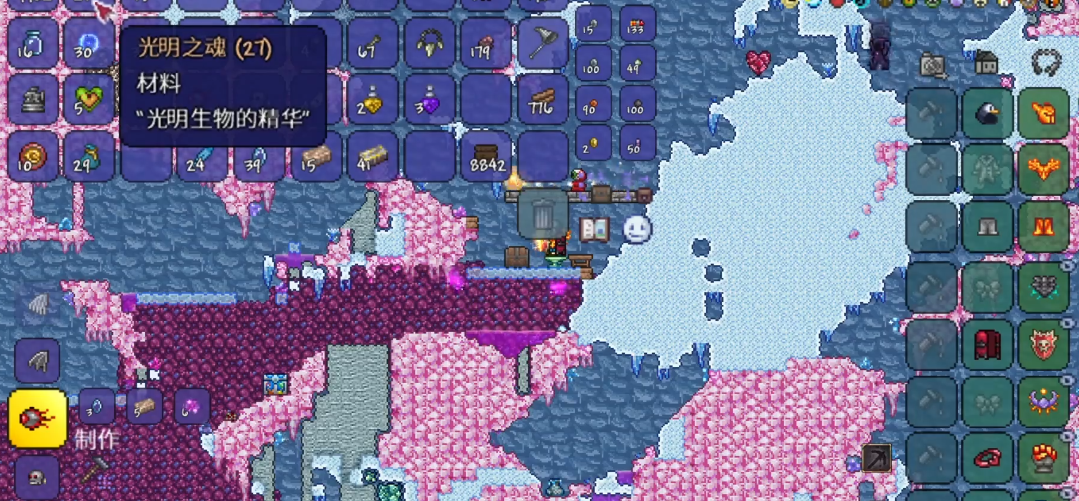
Task: Select the red cape vanity slot
Action: (988, 345)
